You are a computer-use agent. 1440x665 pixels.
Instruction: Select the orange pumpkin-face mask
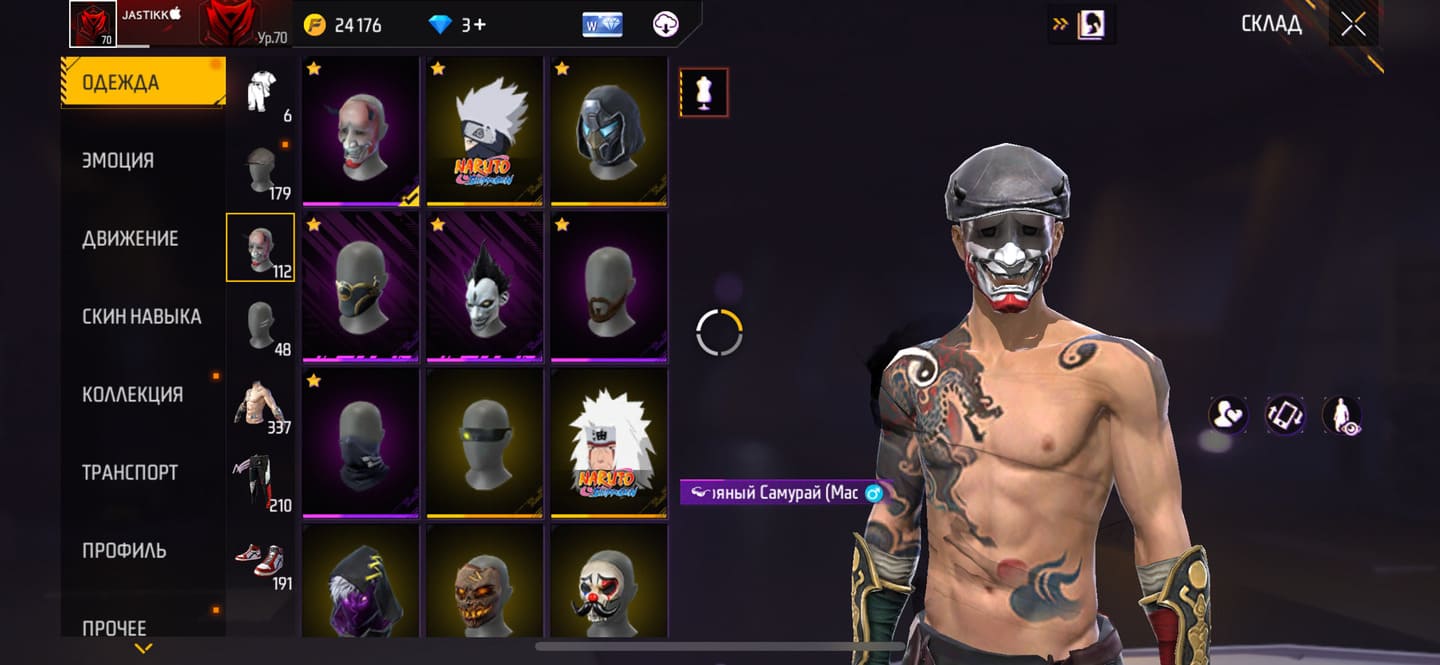click(485, 582)
